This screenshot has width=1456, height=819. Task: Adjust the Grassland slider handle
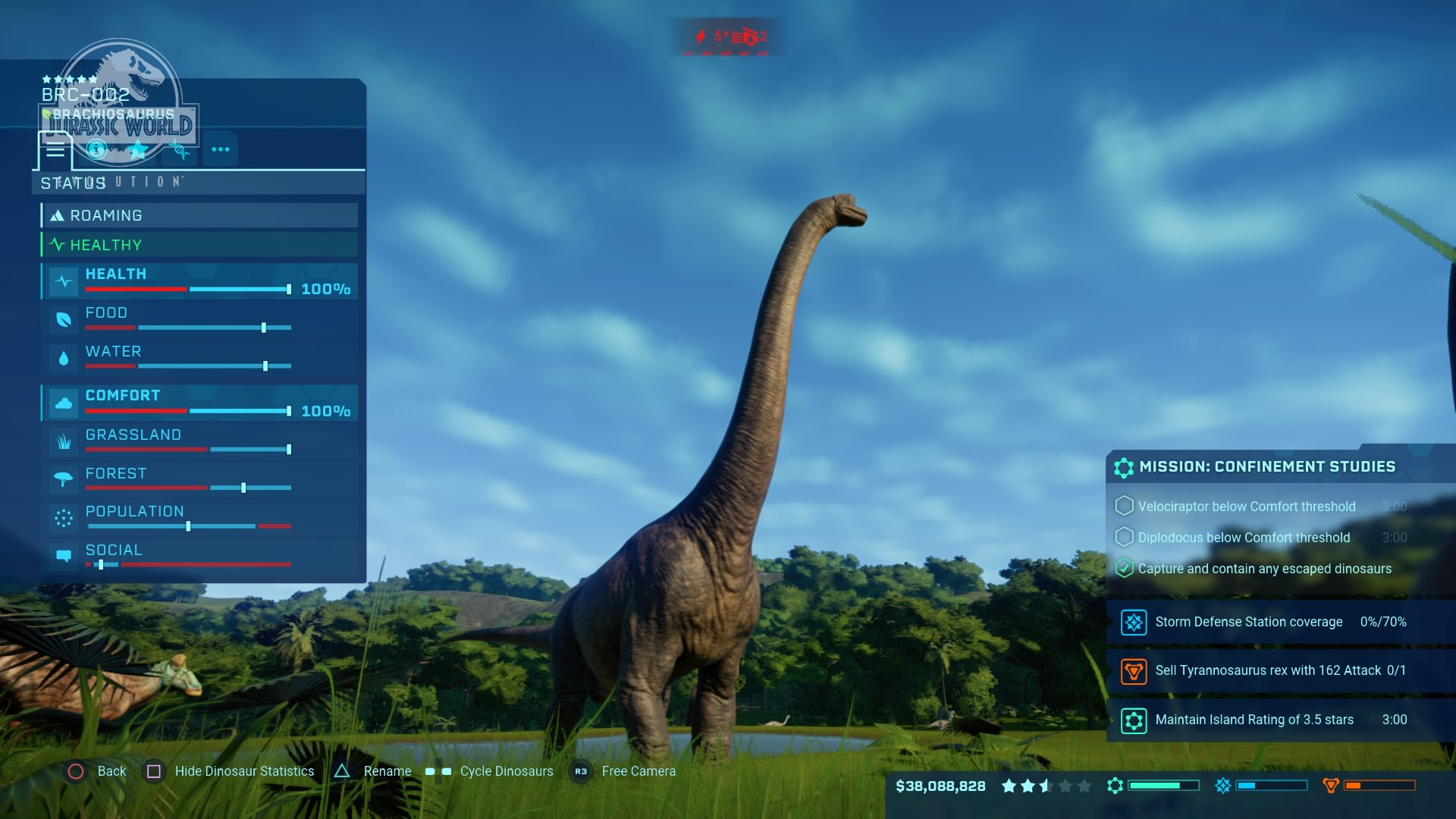pyautogui.click(x=289, y=449)
